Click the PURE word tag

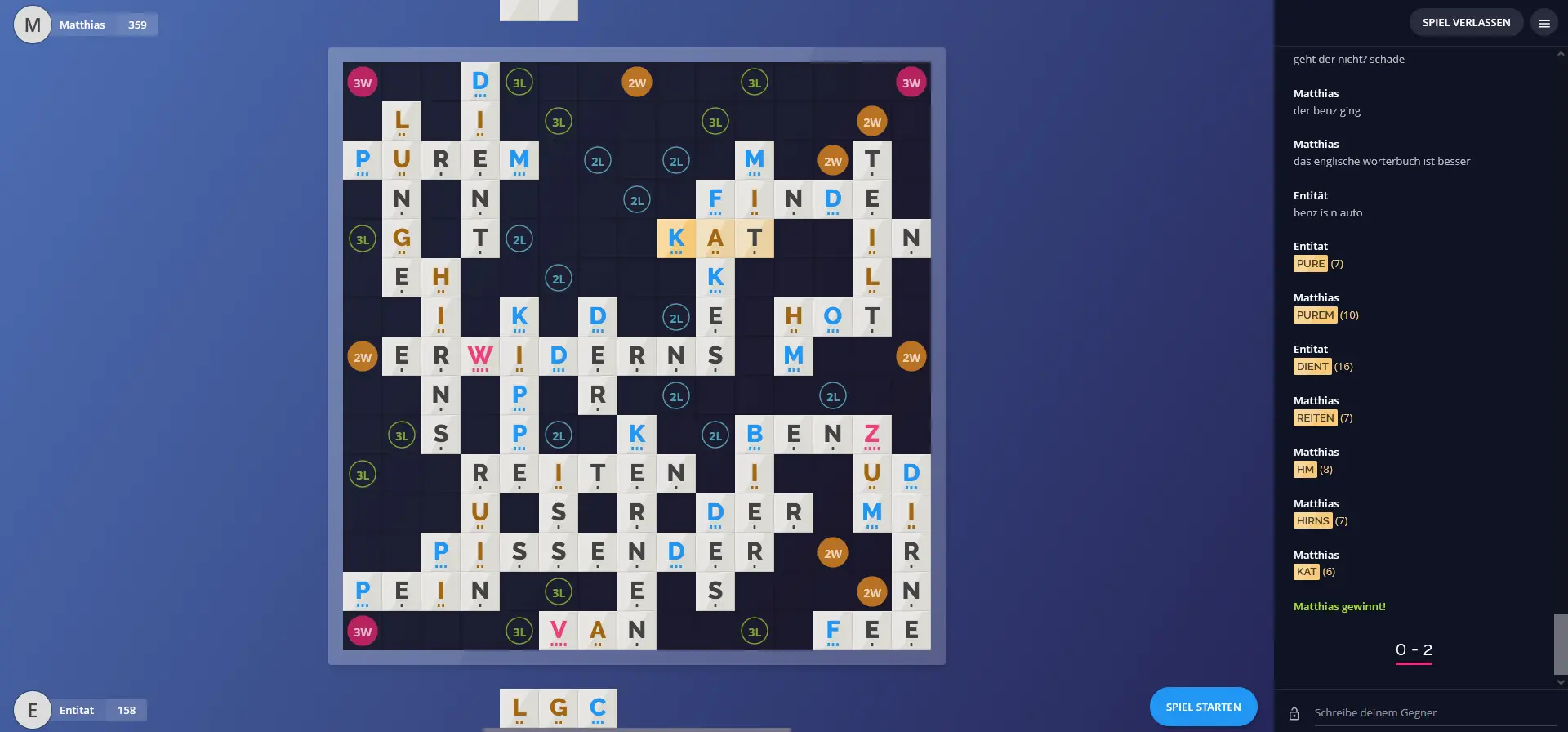(x=1310, y=264)
